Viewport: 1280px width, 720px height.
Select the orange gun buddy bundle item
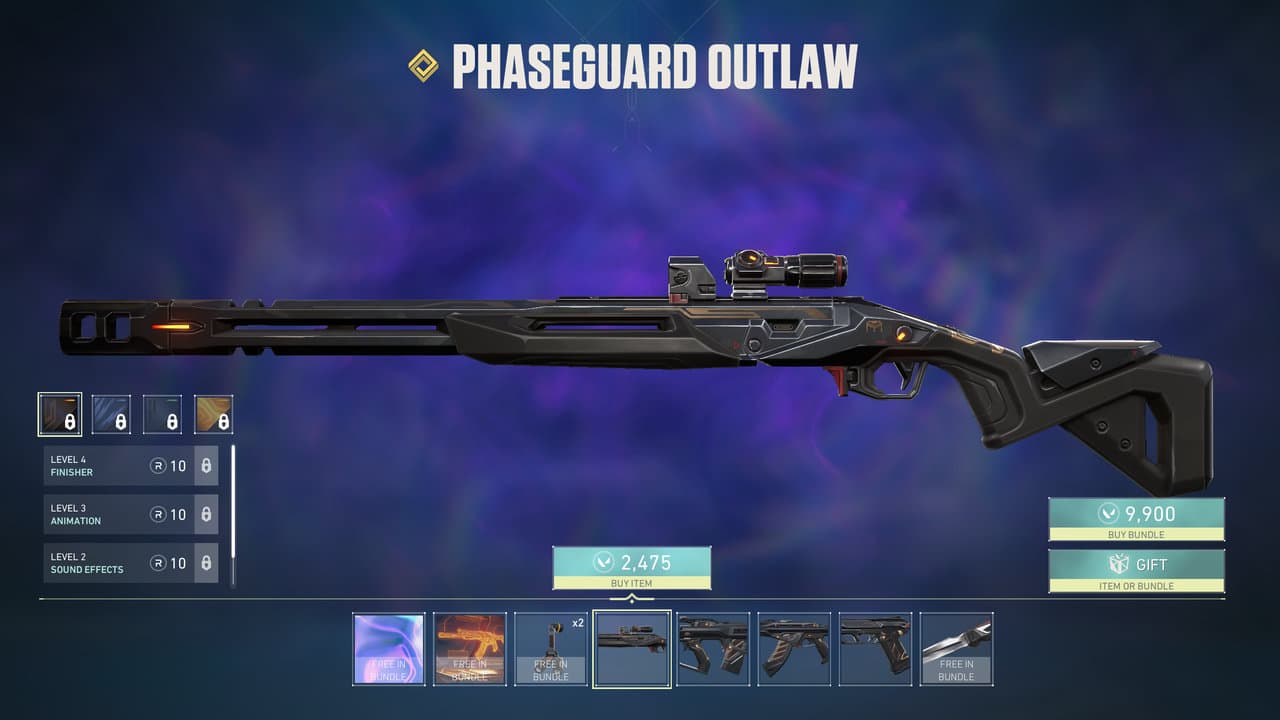471,648
